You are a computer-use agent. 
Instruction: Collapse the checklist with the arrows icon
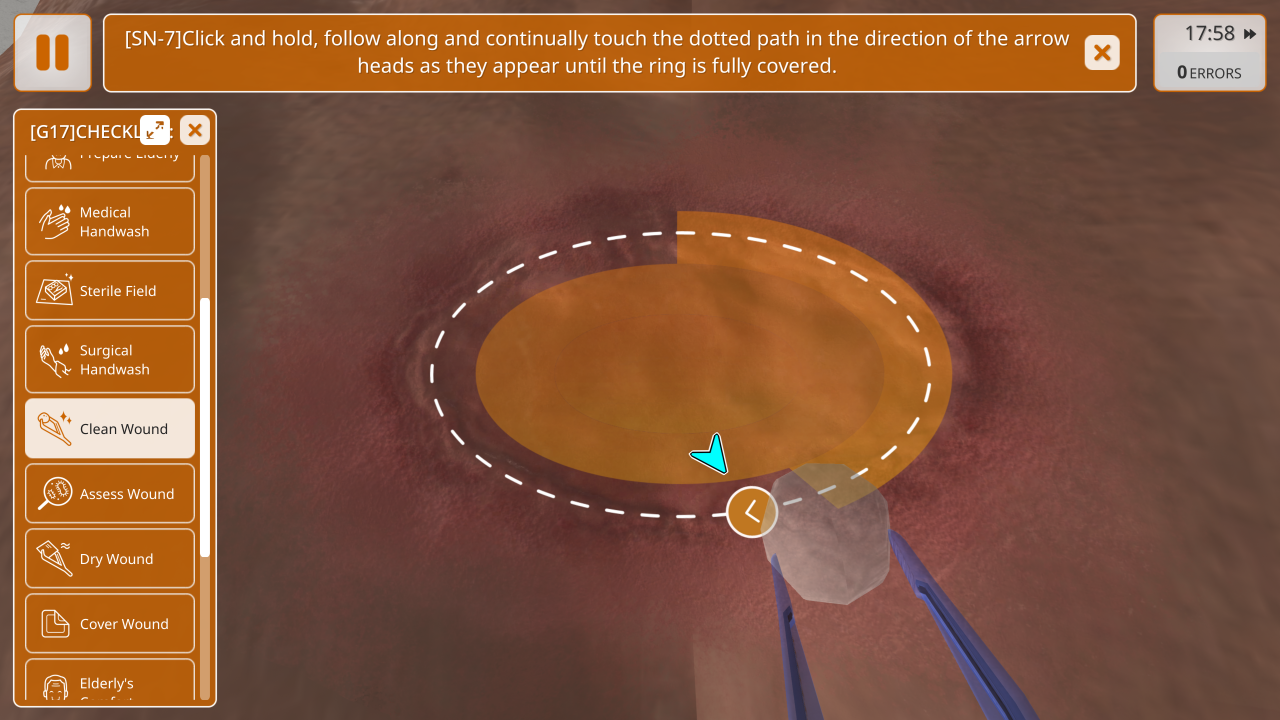pyautogui.click(x=155, y=130)
